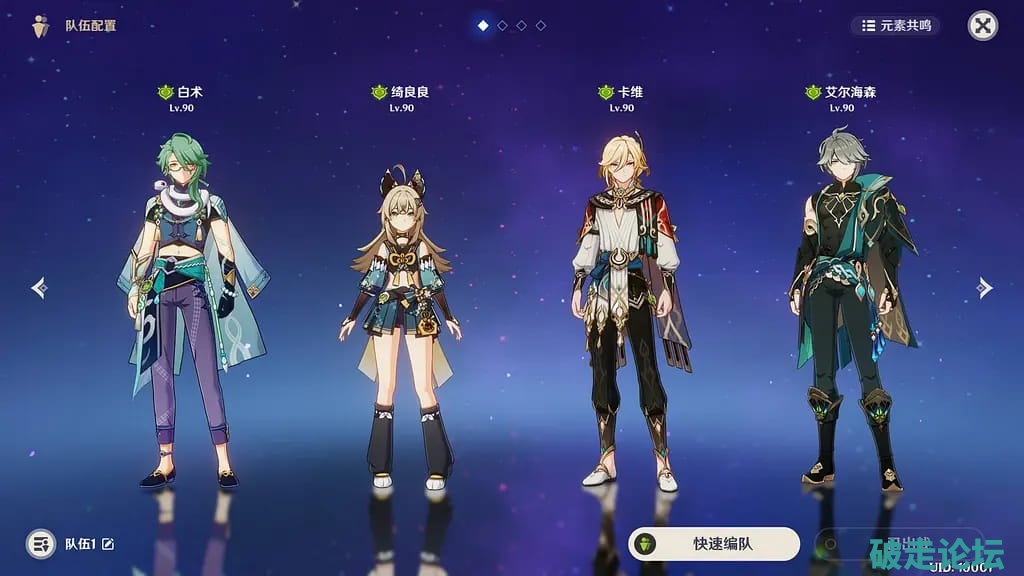Close the party setup screen
The height and width of the screenshot is (576, 1024).
[x=983, y=26]
